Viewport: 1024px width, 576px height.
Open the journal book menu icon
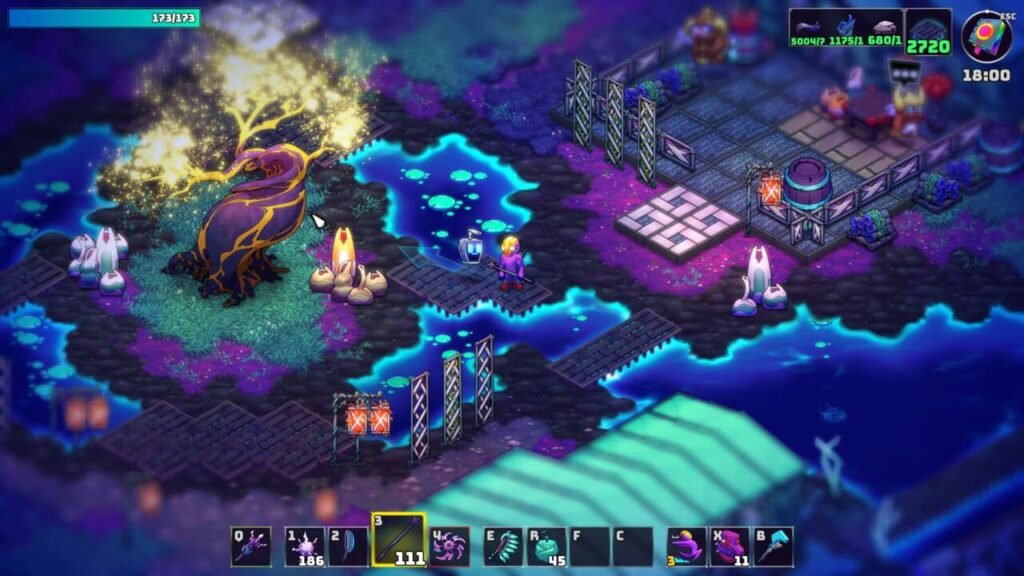(x=986, y=36)
